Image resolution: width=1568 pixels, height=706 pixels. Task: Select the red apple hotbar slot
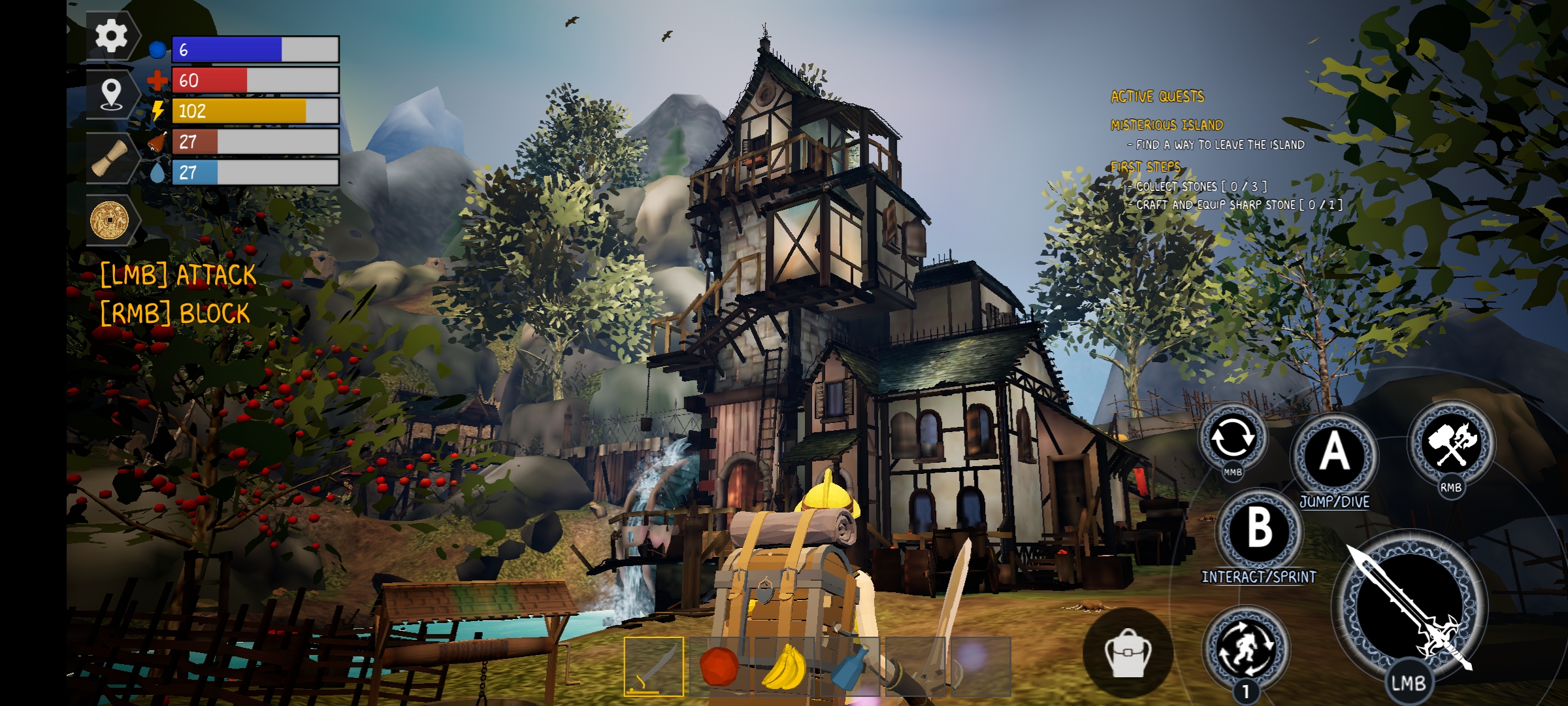coord(719,666)
